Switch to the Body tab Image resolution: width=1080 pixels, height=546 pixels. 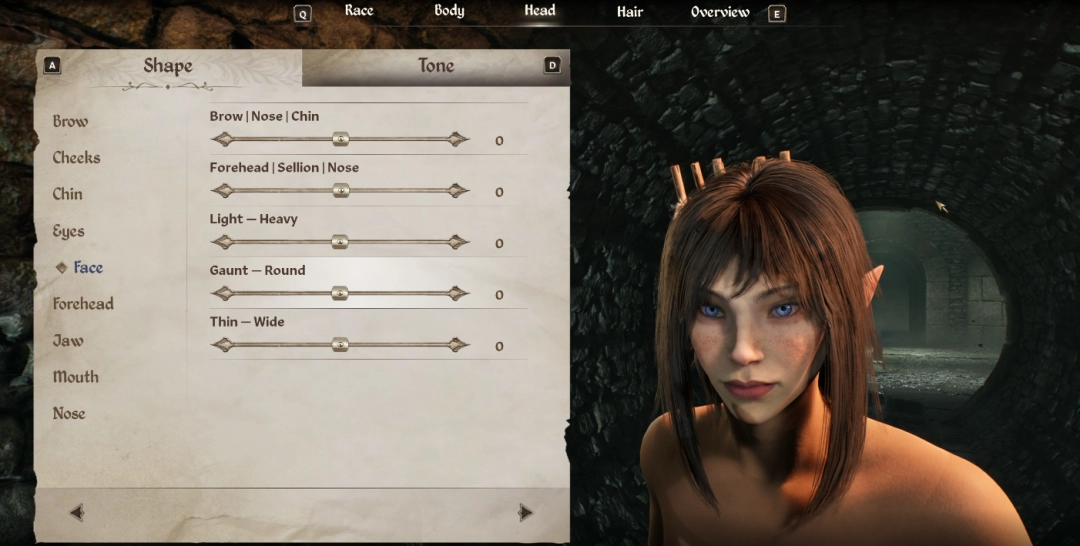449,11
